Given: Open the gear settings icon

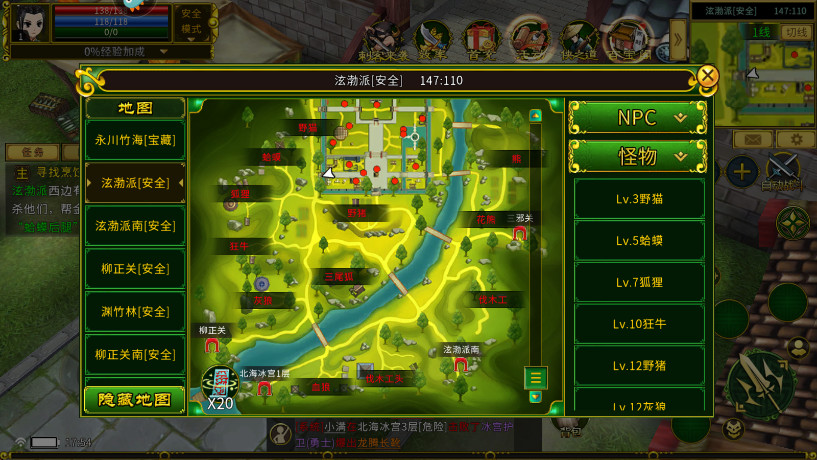Looking at the screenshot, I should click(x=796, y=139).
